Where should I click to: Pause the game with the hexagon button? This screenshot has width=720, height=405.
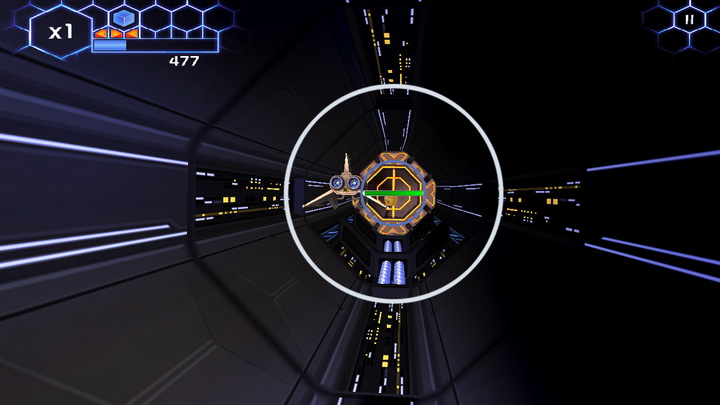688,19
